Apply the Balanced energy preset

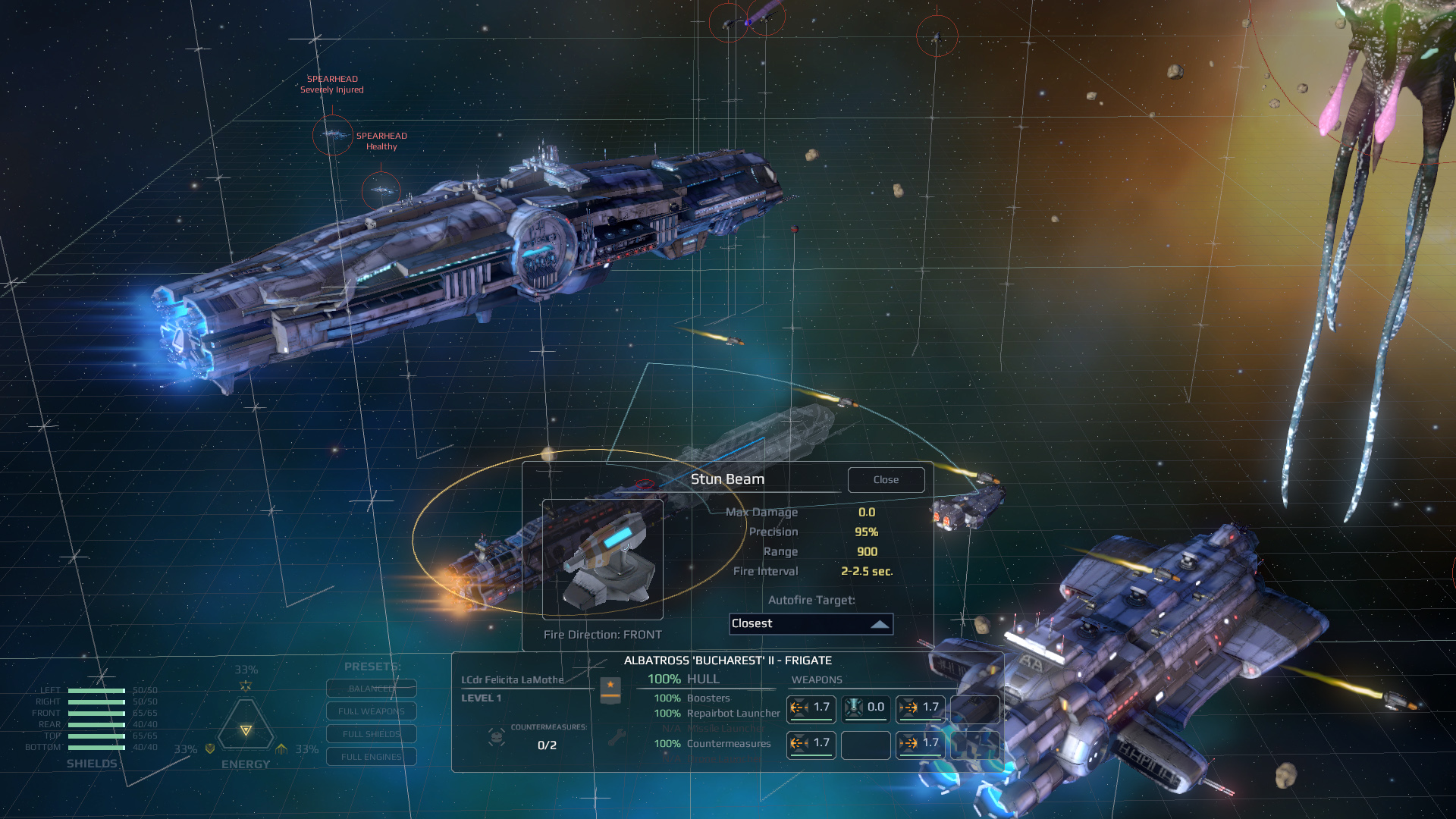pos(371,689)
